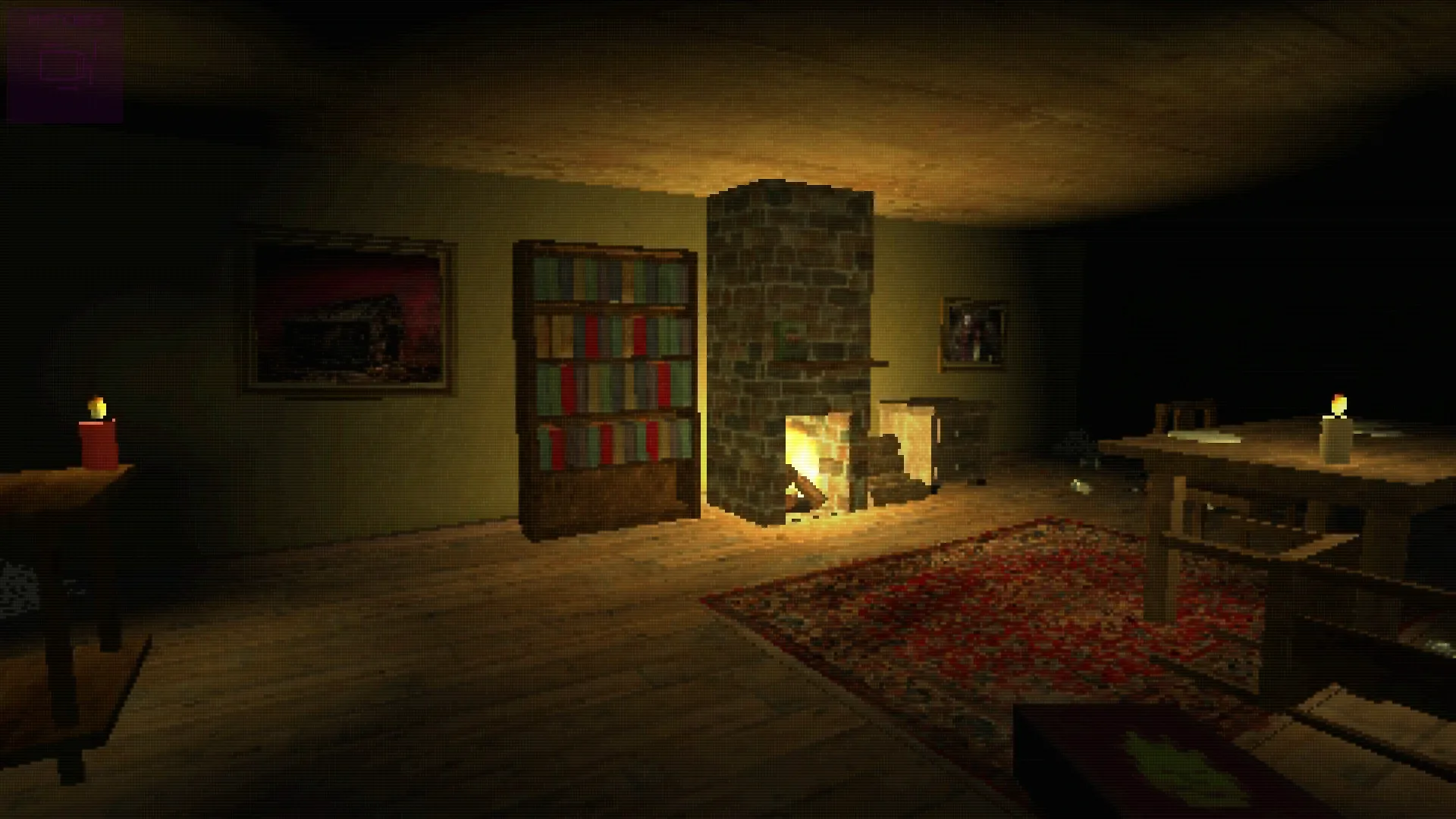Click the books on the middle shelf
1456x819 pixels.
point(607,387)
